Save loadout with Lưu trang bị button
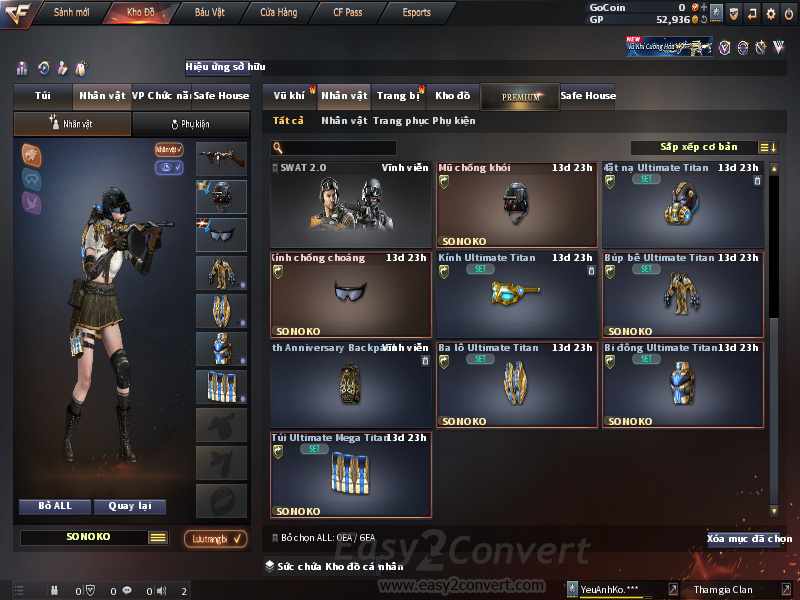The height and width of the screenshot is (600, 800). point(215,539)
